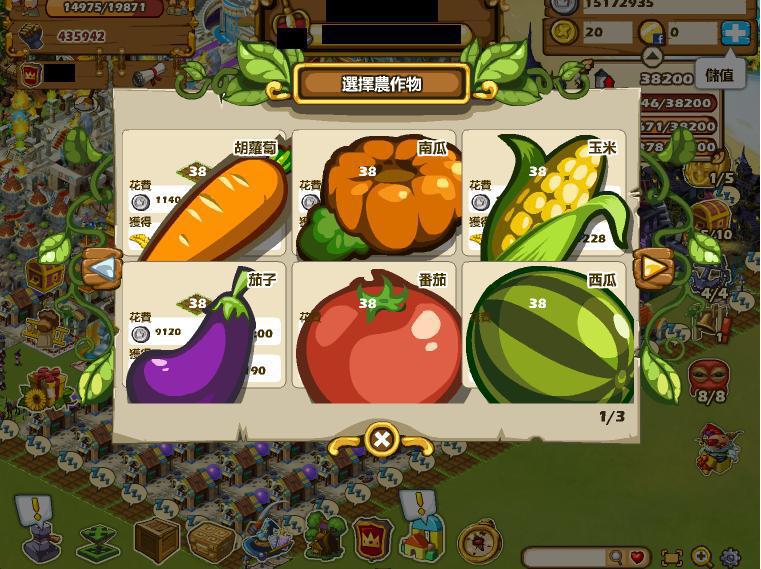The height and width of the screenshot is (569, 761).
Task: Go to the next crop page arrow
Action: pos(653,267)
